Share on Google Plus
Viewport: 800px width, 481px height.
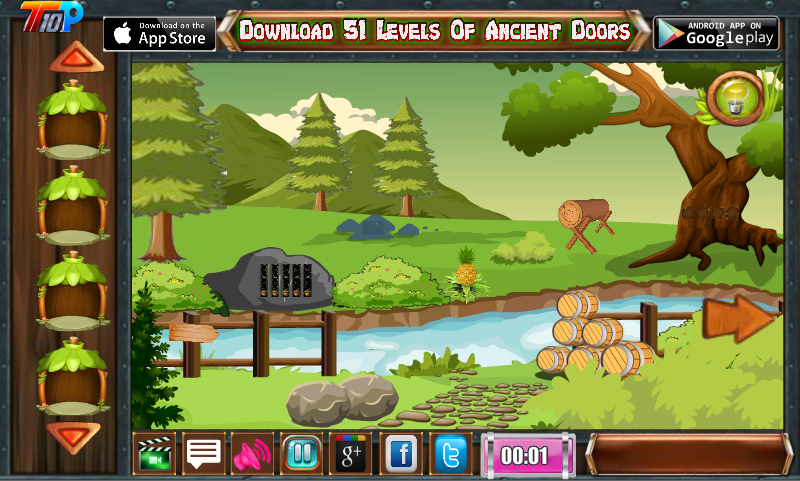351,455
